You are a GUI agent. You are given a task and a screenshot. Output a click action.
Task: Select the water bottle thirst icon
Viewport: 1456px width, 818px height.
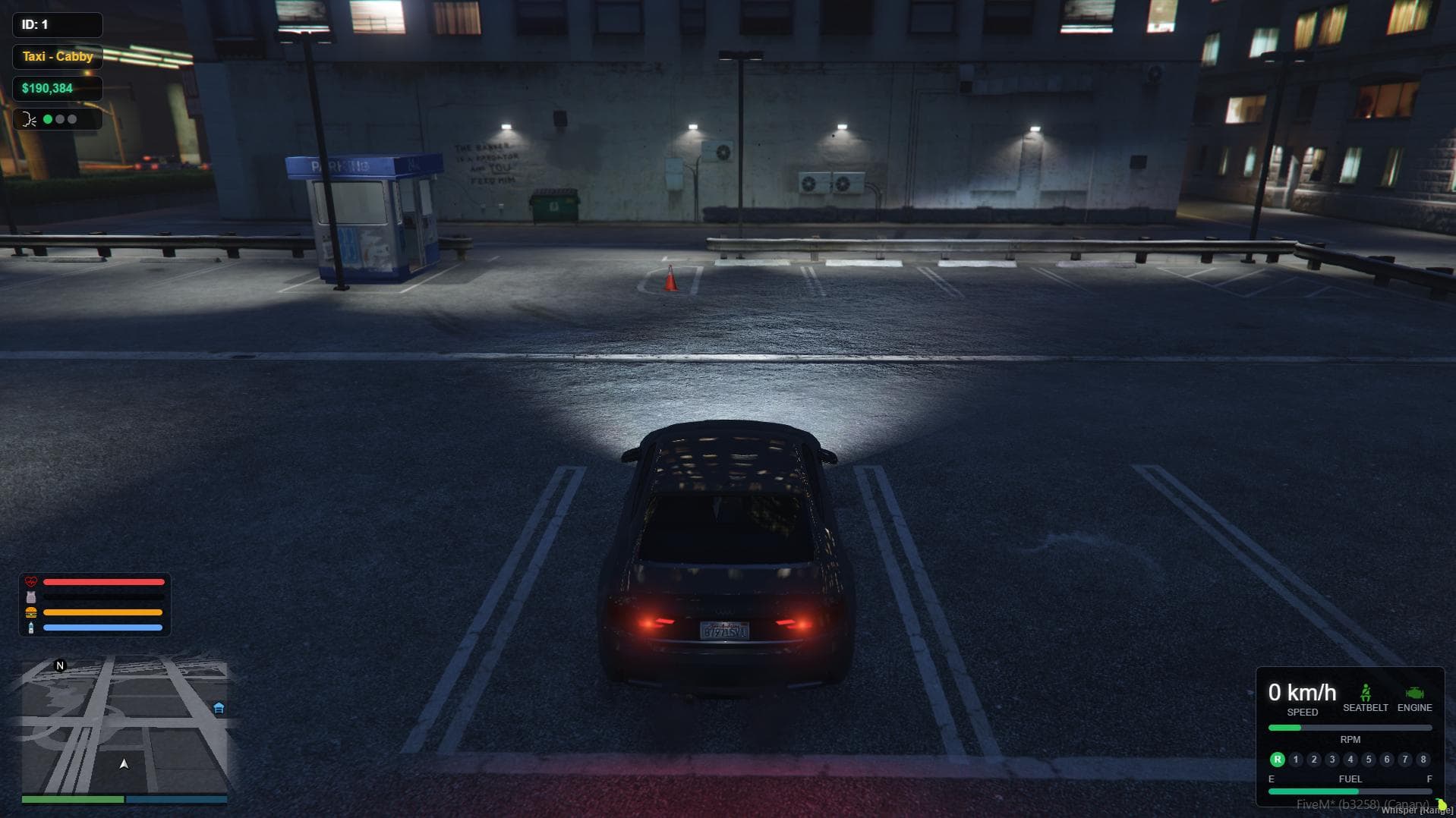coord(31,628)
